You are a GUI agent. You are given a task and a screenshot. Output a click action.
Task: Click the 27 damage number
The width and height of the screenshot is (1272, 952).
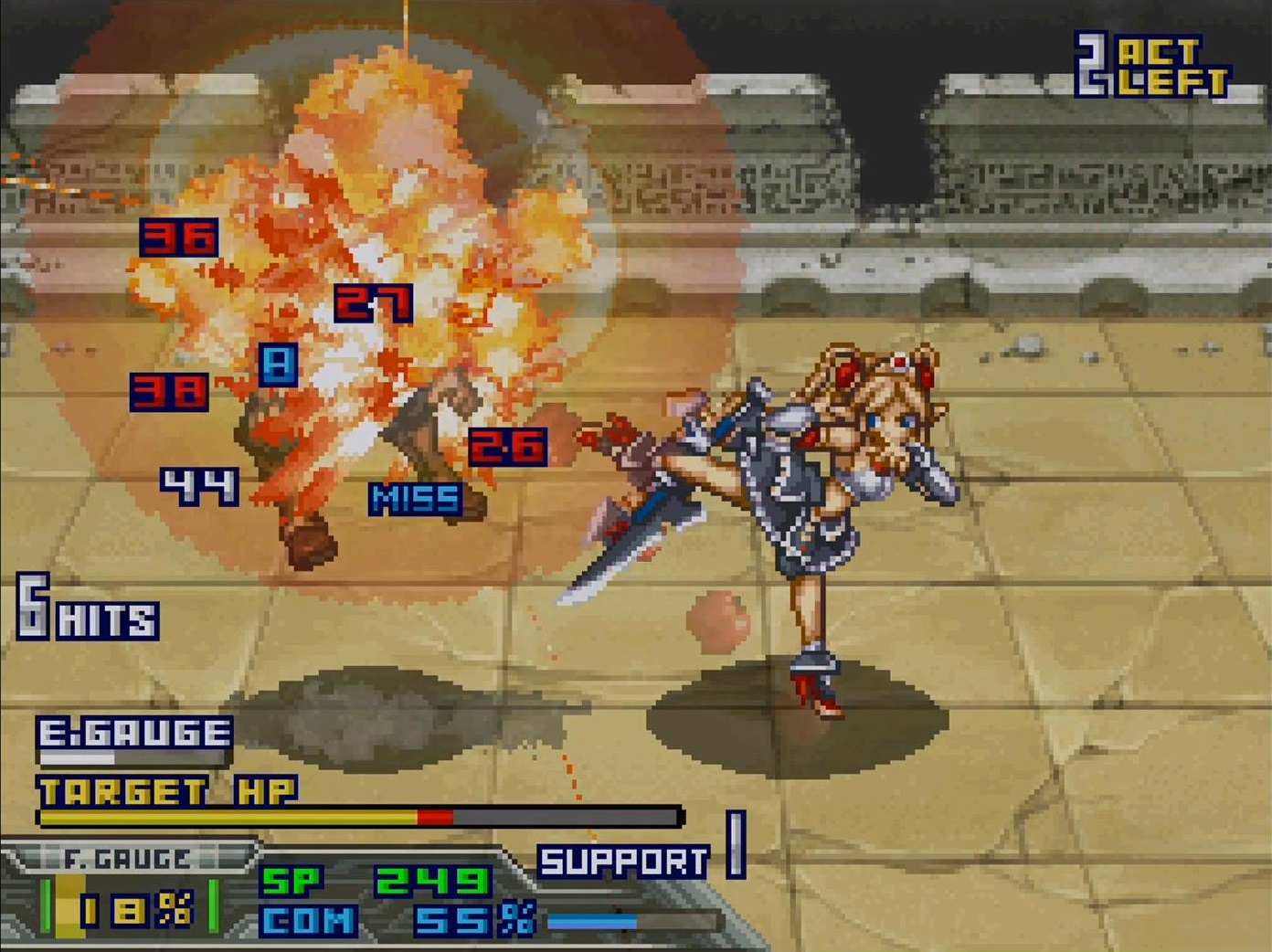click(x=375, y=301)
